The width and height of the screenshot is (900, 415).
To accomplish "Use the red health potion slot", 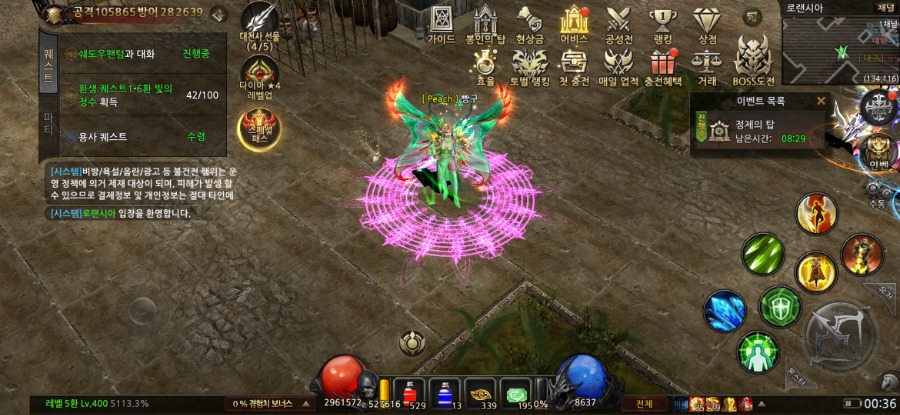I will point(406,391).
